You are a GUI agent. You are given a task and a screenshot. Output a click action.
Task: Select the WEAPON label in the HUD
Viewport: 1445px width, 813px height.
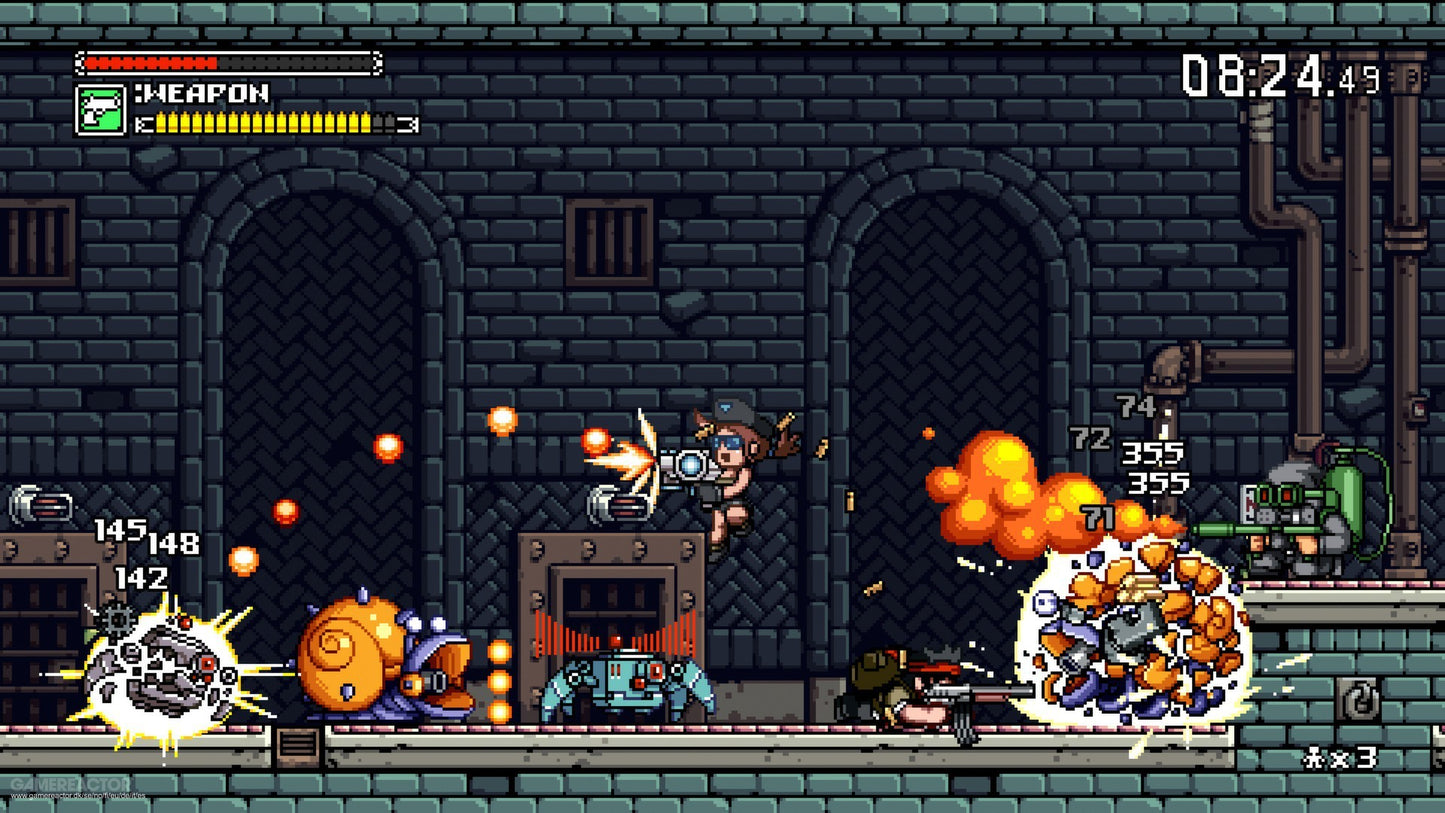click(205, 95)
